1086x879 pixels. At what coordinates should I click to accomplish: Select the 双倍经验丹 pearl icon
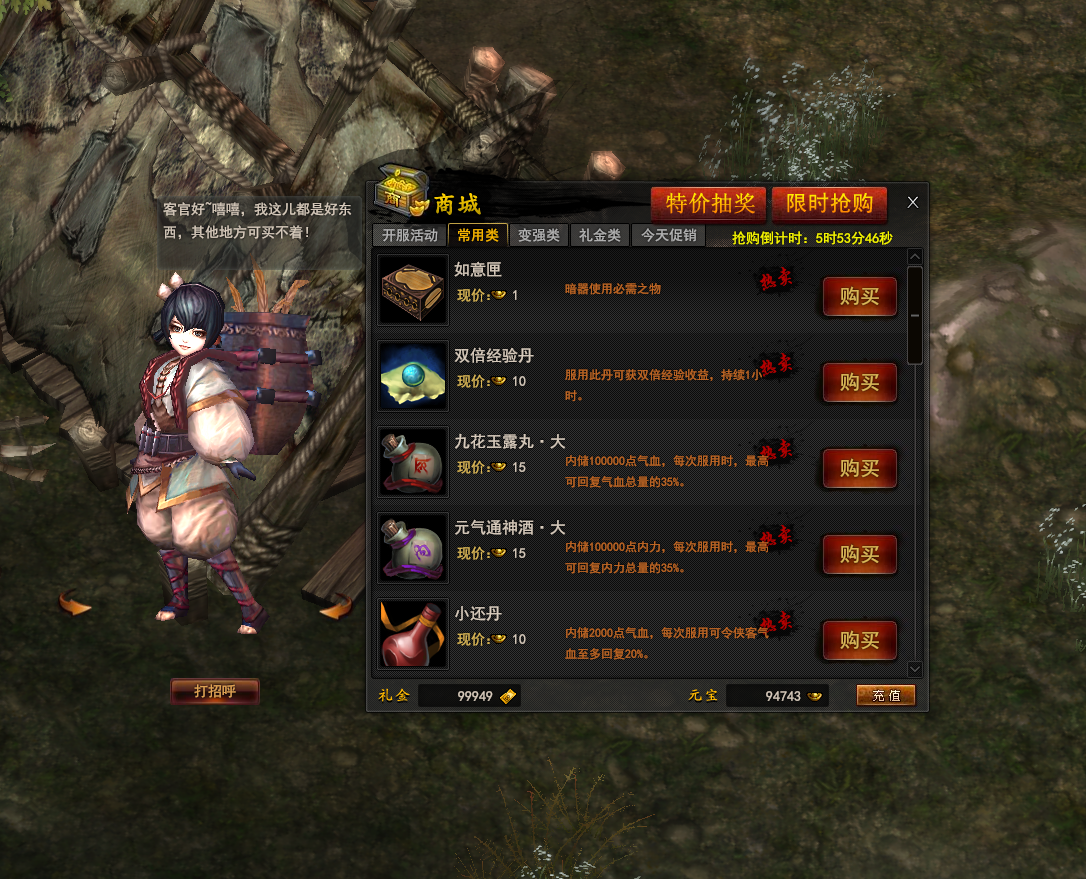(x=413, y=376)
